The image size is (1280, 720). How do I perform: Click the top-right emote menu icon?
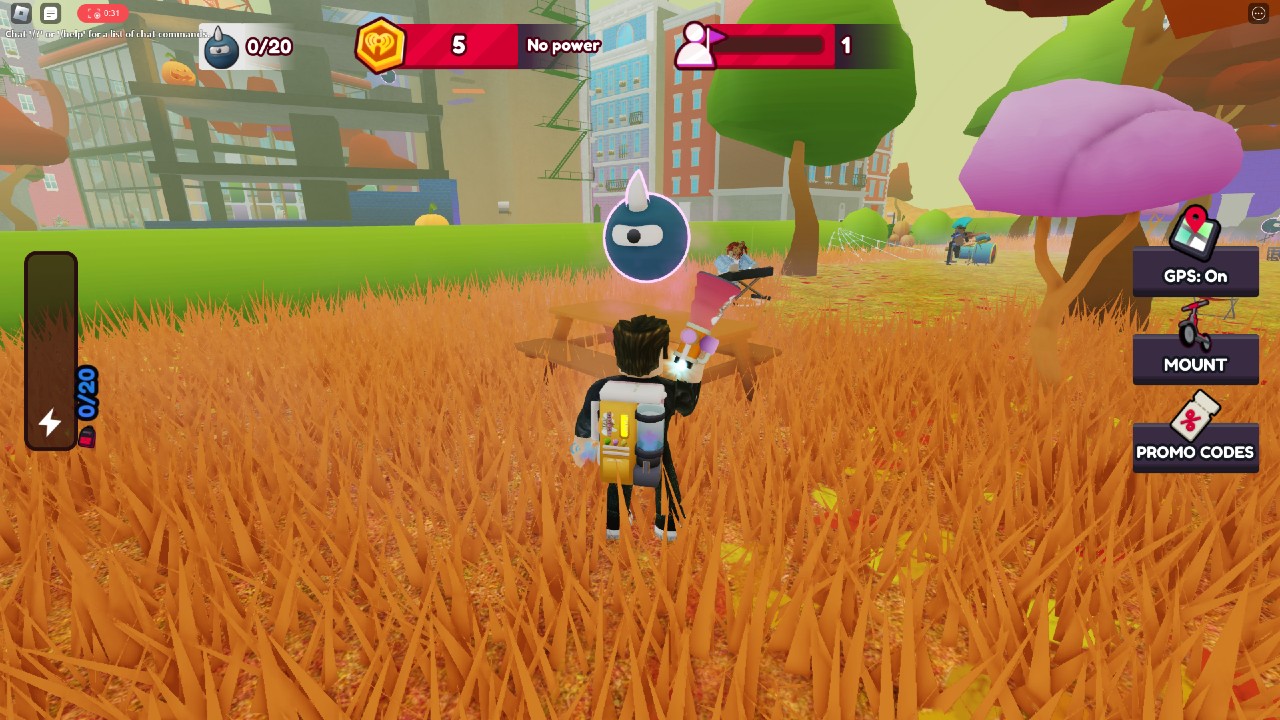point(1258,13)
